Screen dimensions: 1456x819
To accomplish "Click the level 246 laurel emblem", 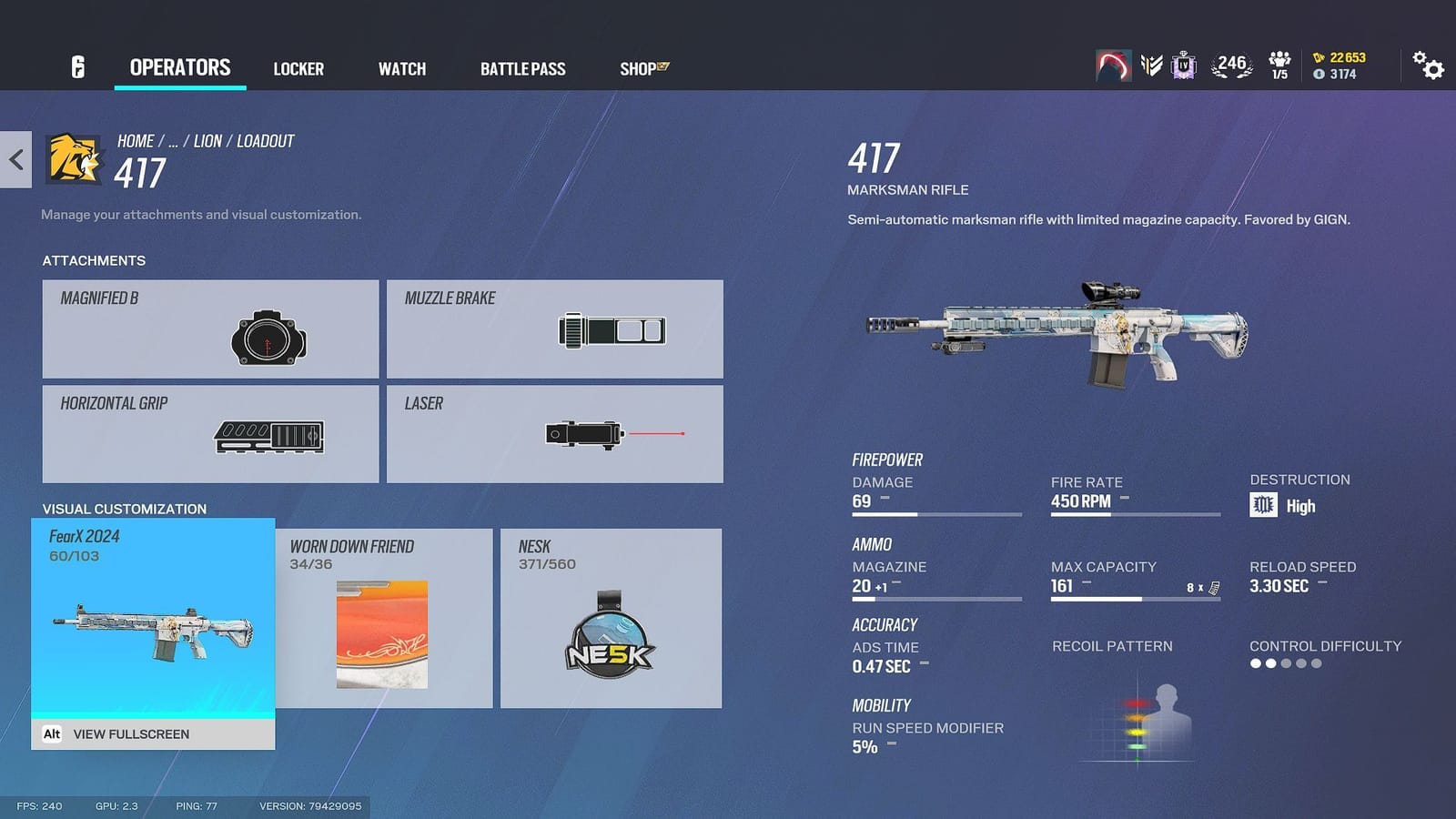I will click(1230, 64).
